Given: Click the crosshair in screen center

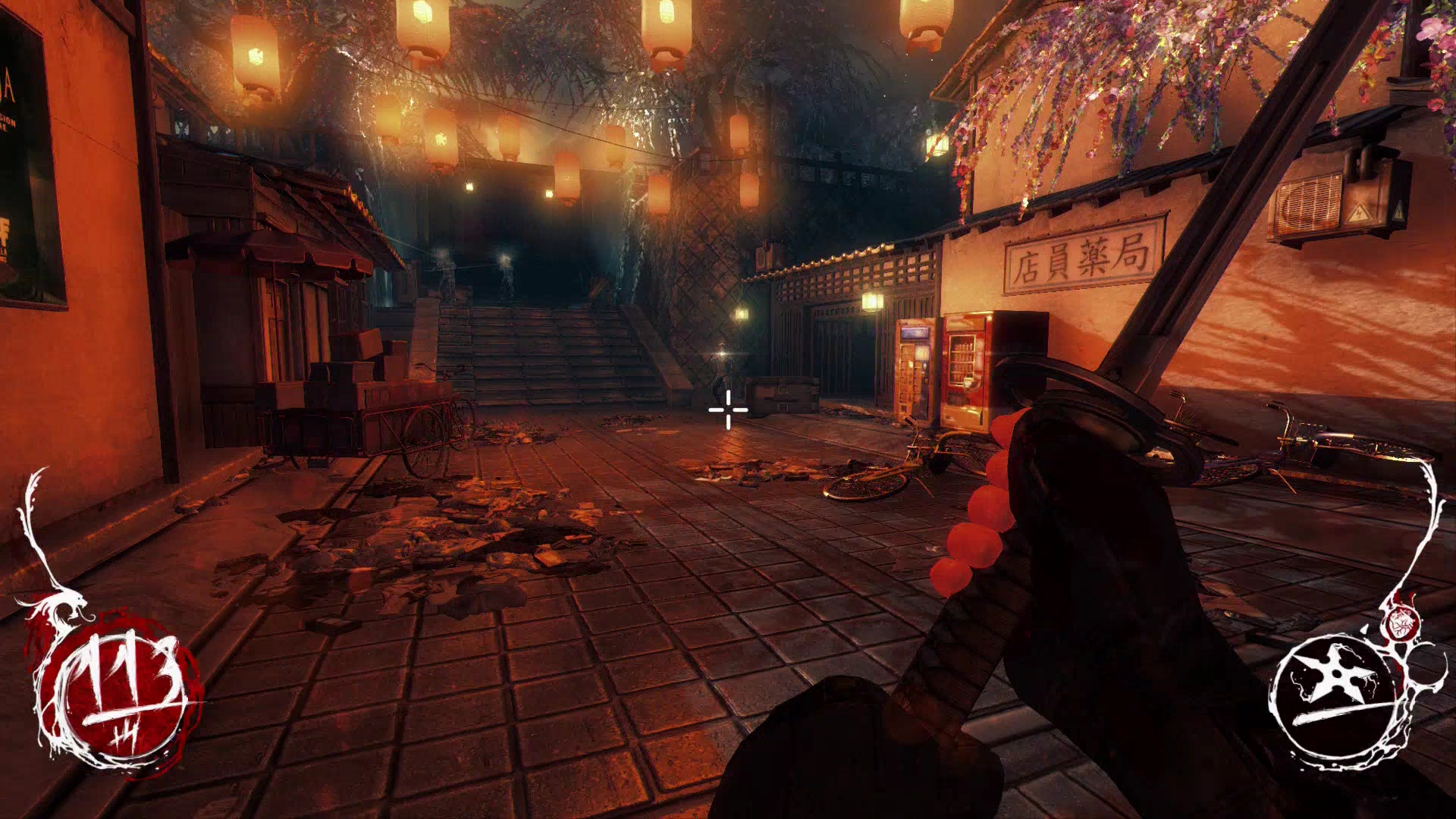Looking at the screenshot, I should click(x=726, y=409).
